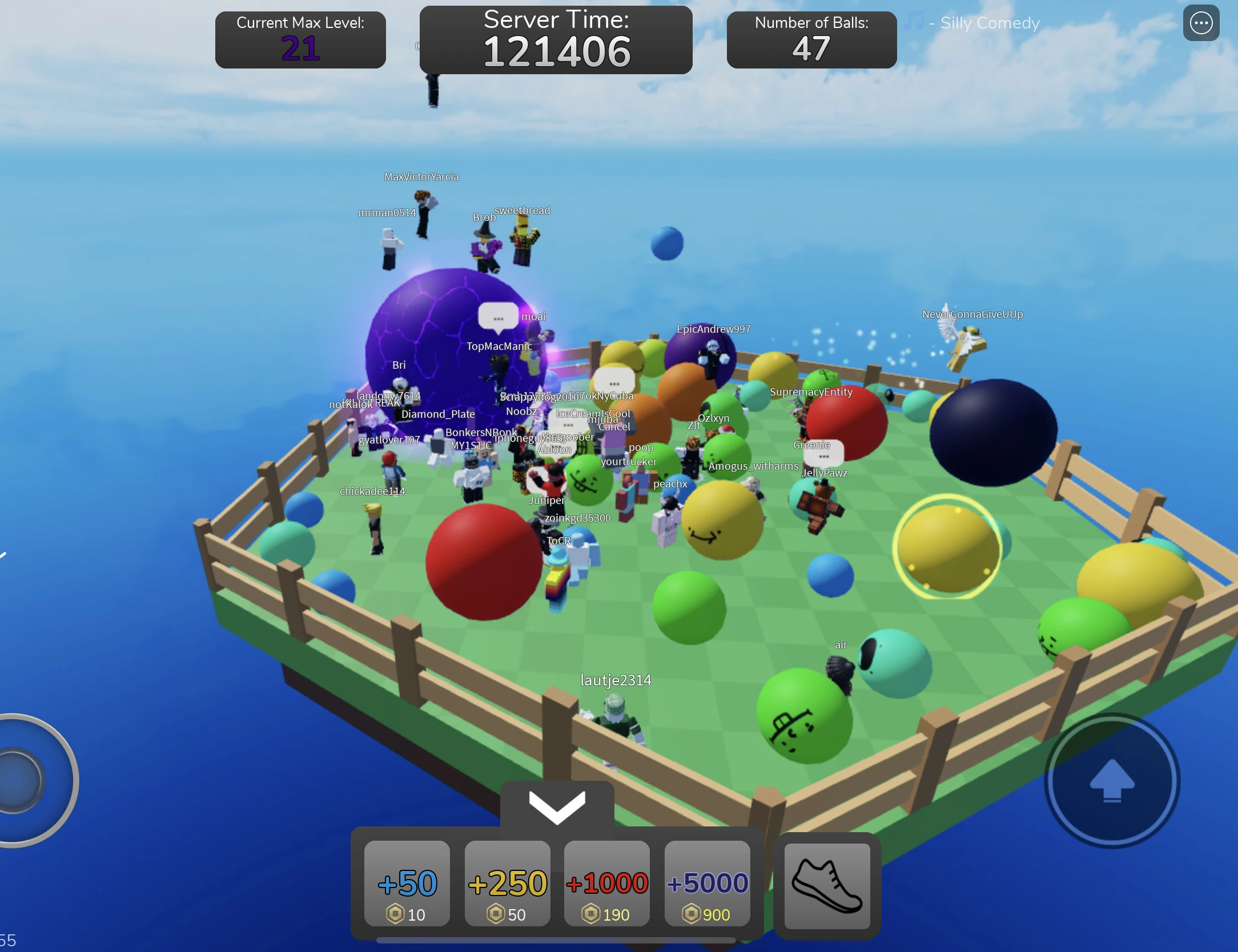Tap the Robux coin icon under +1000
The image size is (1238, 952).
pos(592,914)
